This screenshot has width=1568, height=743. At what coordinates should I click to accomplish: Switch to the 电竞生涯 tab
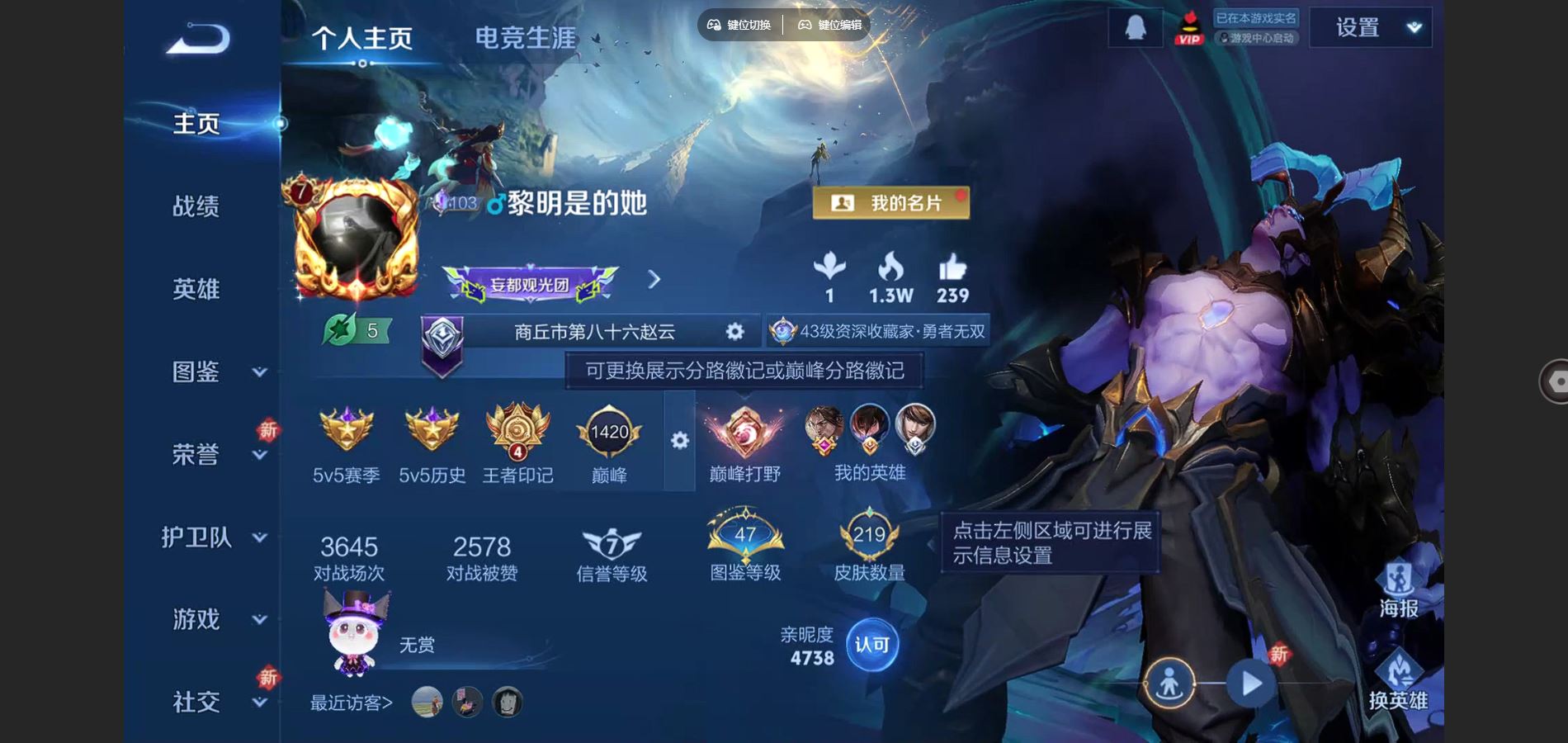526,36
